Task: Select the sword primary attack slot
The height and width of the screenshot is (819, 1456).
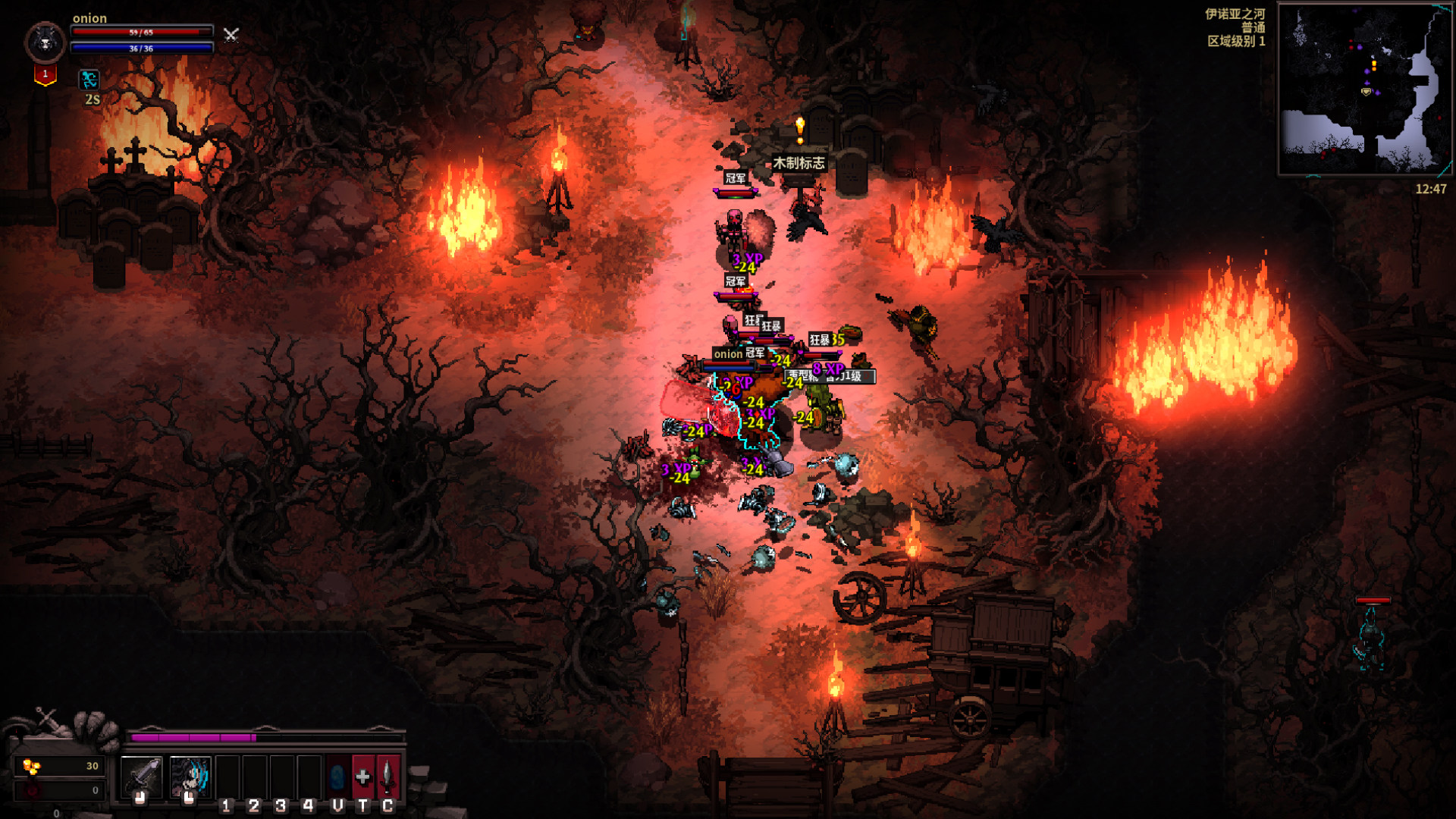Action: (141, 776)
